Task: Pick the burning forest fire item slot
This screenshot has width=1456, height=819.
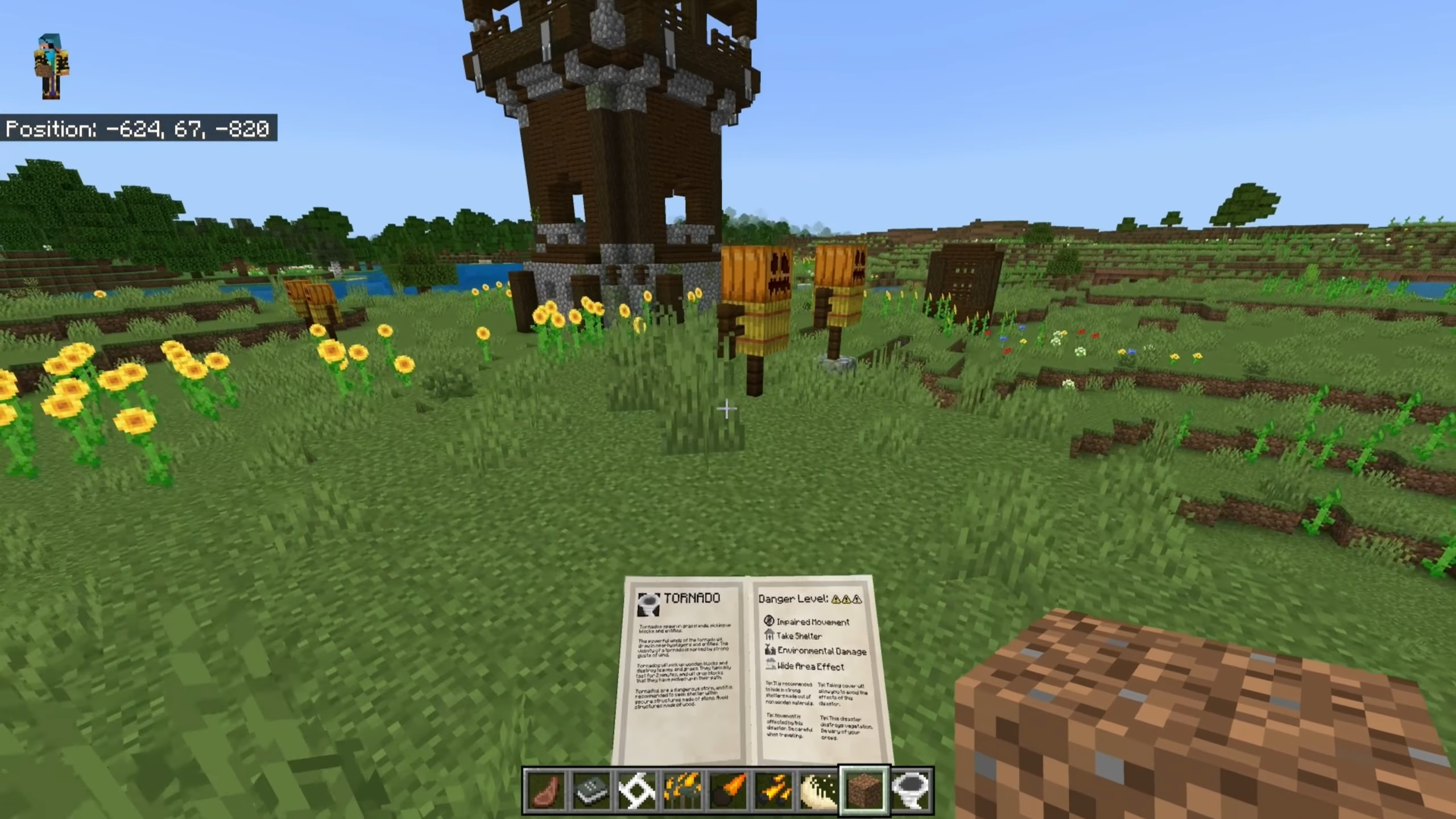Action: pos(682,790)
